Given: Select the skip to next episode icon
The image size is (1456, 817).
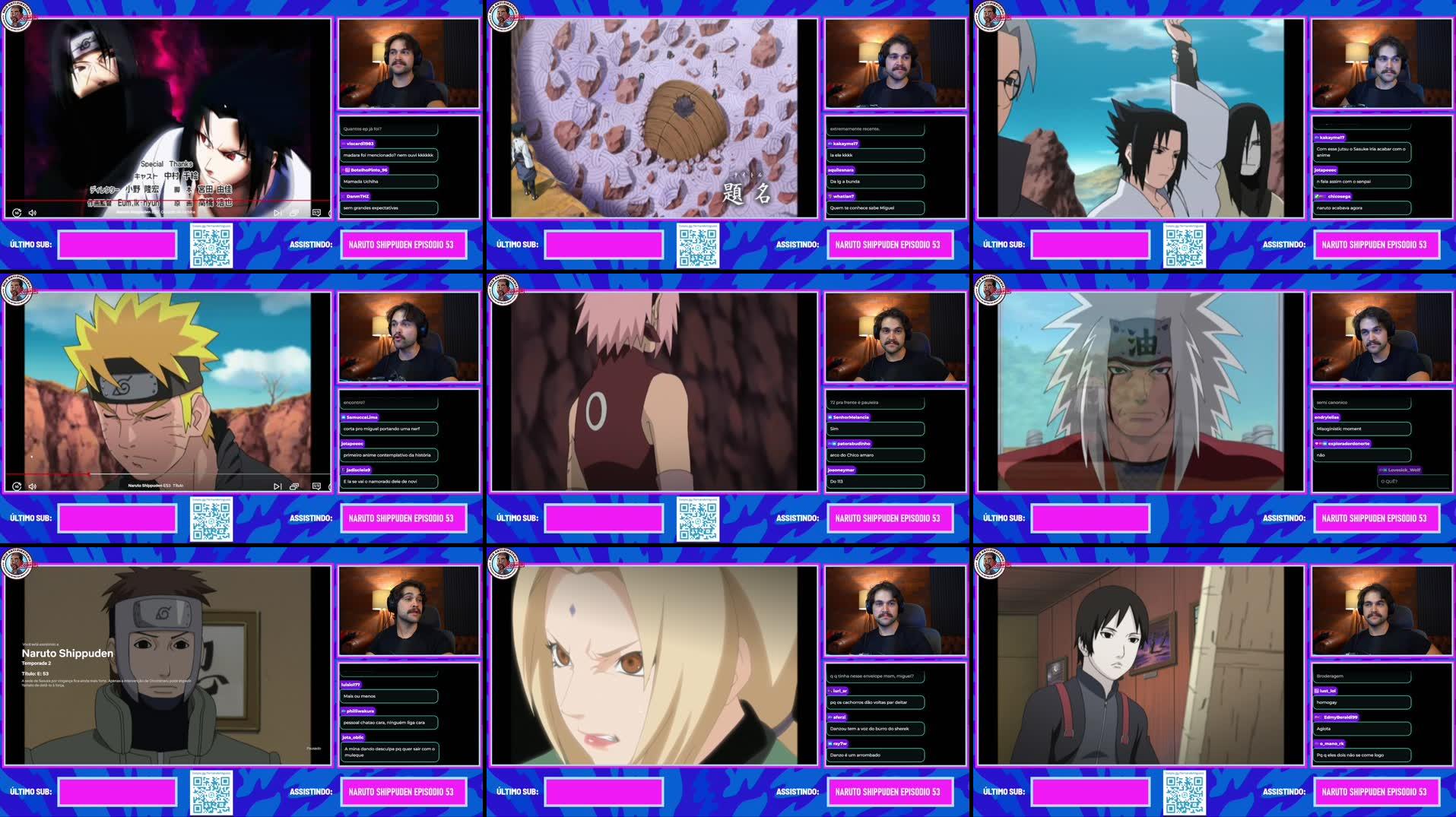Looking at the screenshot, I should pyautogui.click(x=276, y=486).
